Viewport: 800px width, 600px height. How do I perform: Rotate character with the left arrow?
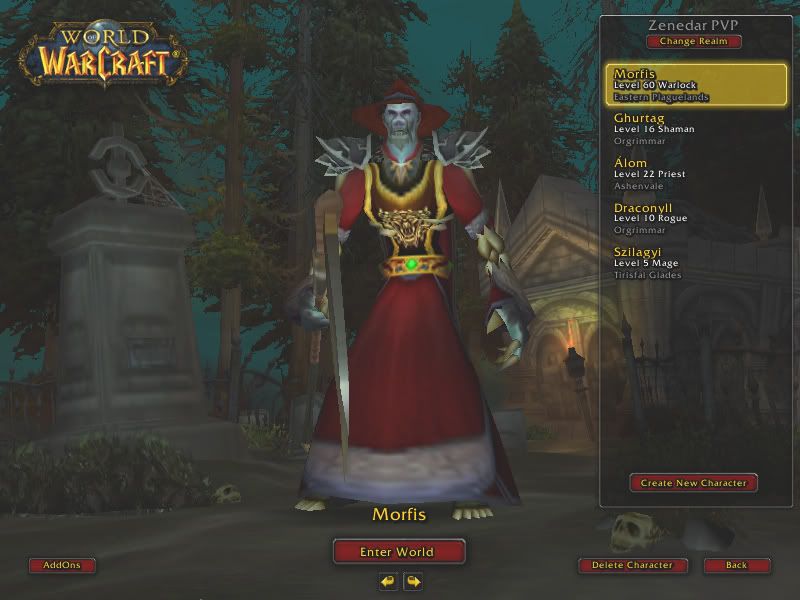pyautogui.click(x=387, y=580)
